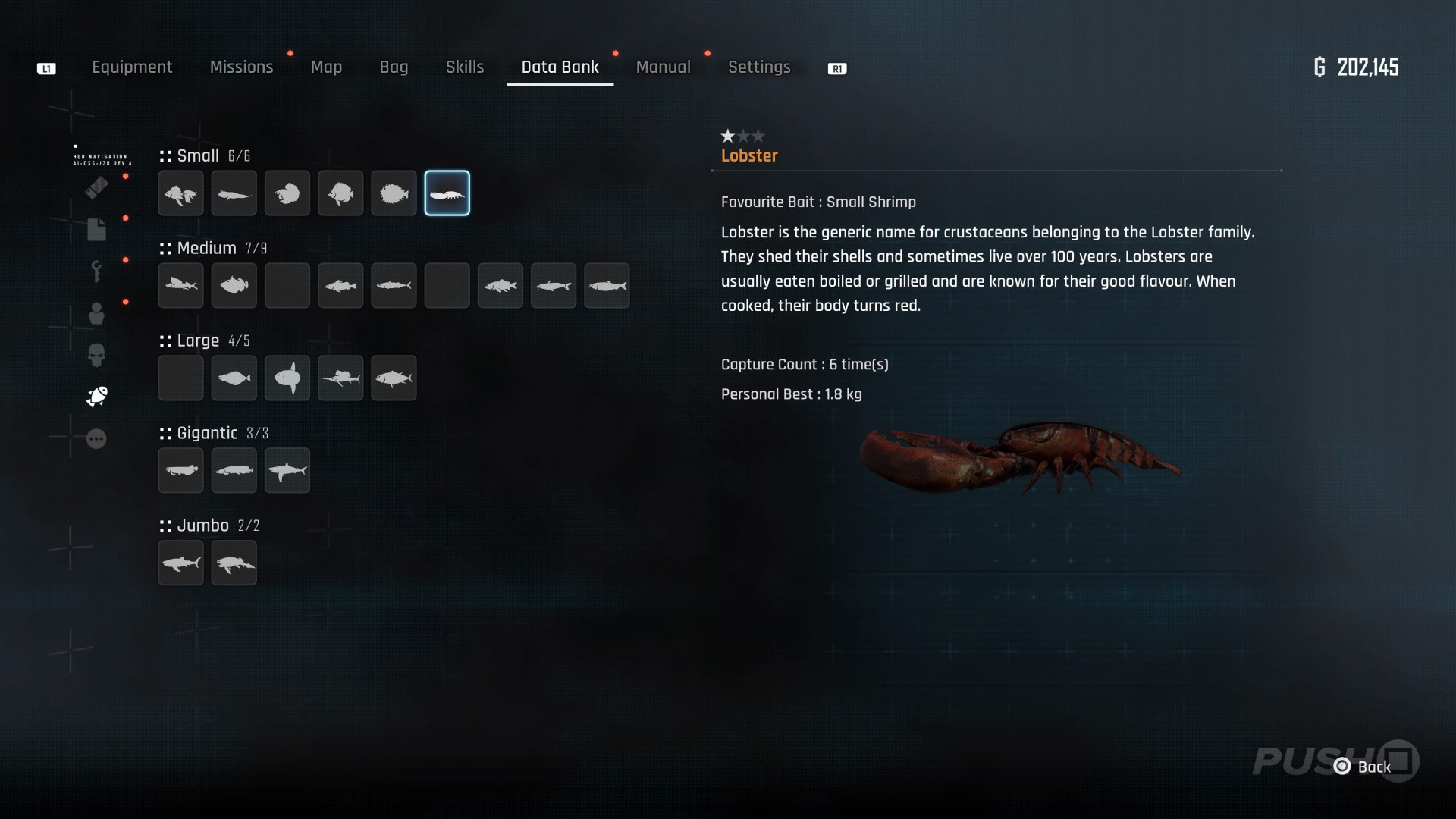Open the memory stick data category
Screen dimensions: 1456x819
(96, 187)
